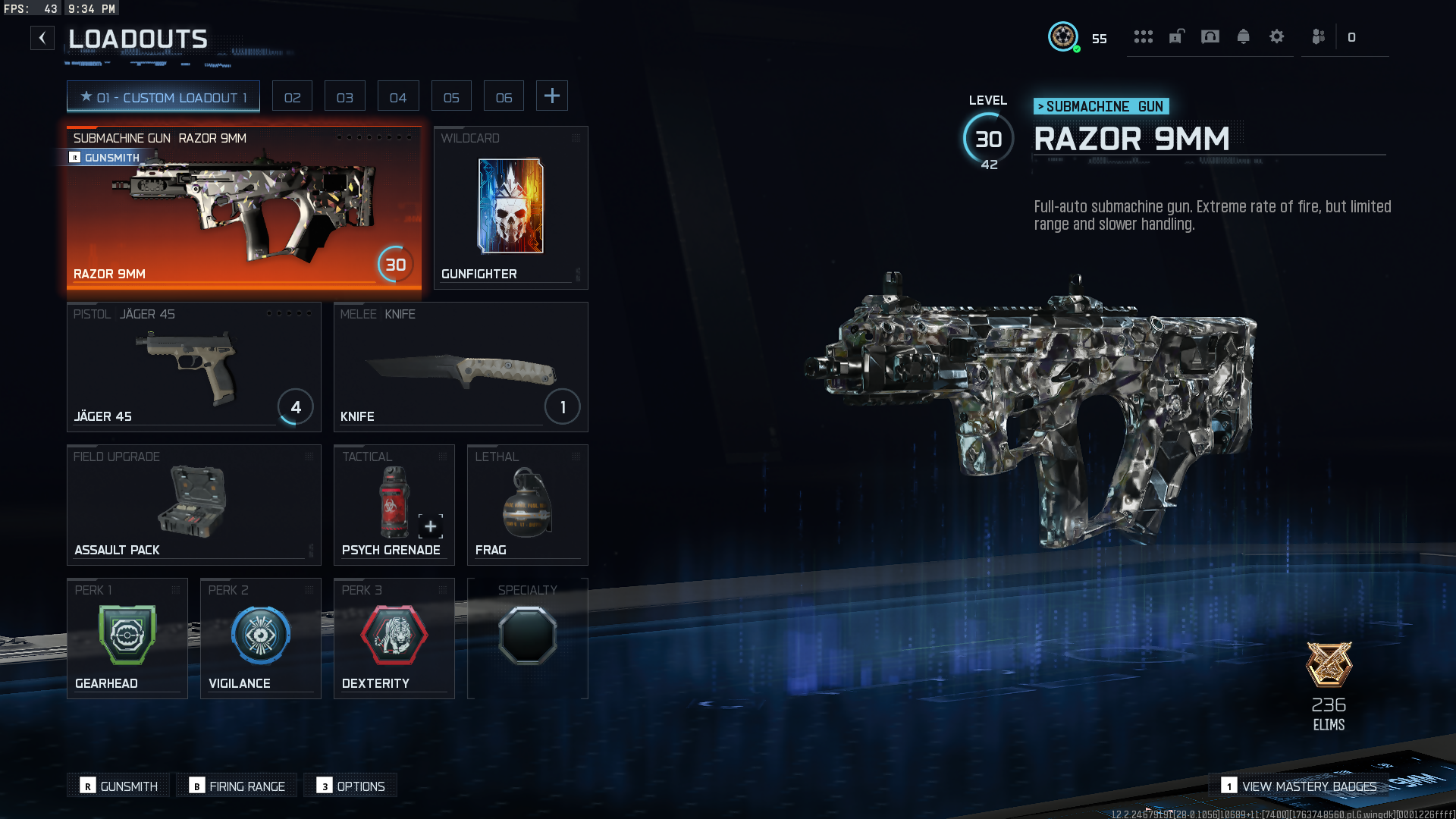The height and width of the screenshot is (819, 1456).
Task: Select the Custom Loadout 1 tab
Action: tap(163, 97)
